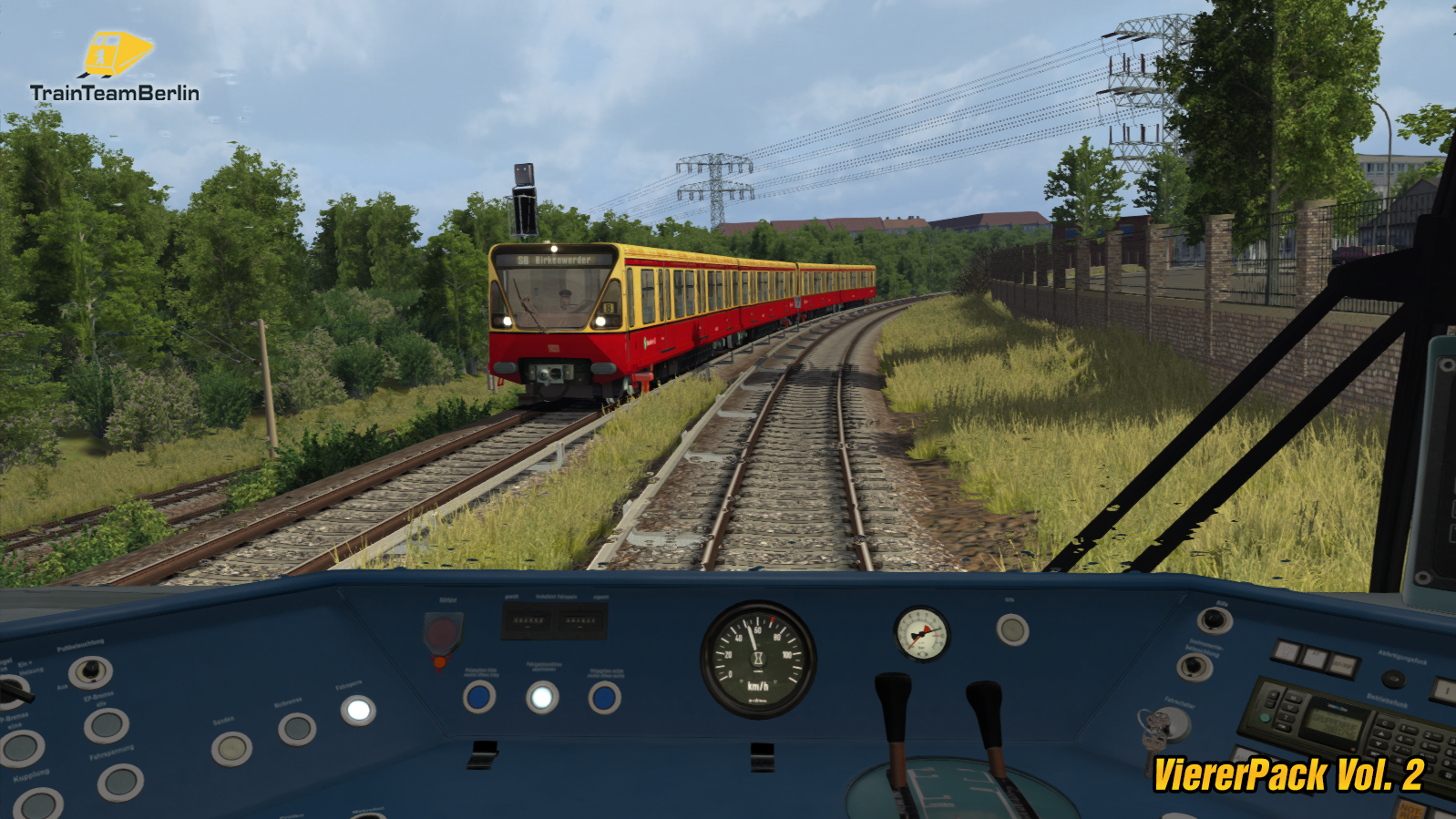The height and width of the screenshot is (819, 1456).
Task: Push the EP-Bremse alle button
Action: point(107,725)
